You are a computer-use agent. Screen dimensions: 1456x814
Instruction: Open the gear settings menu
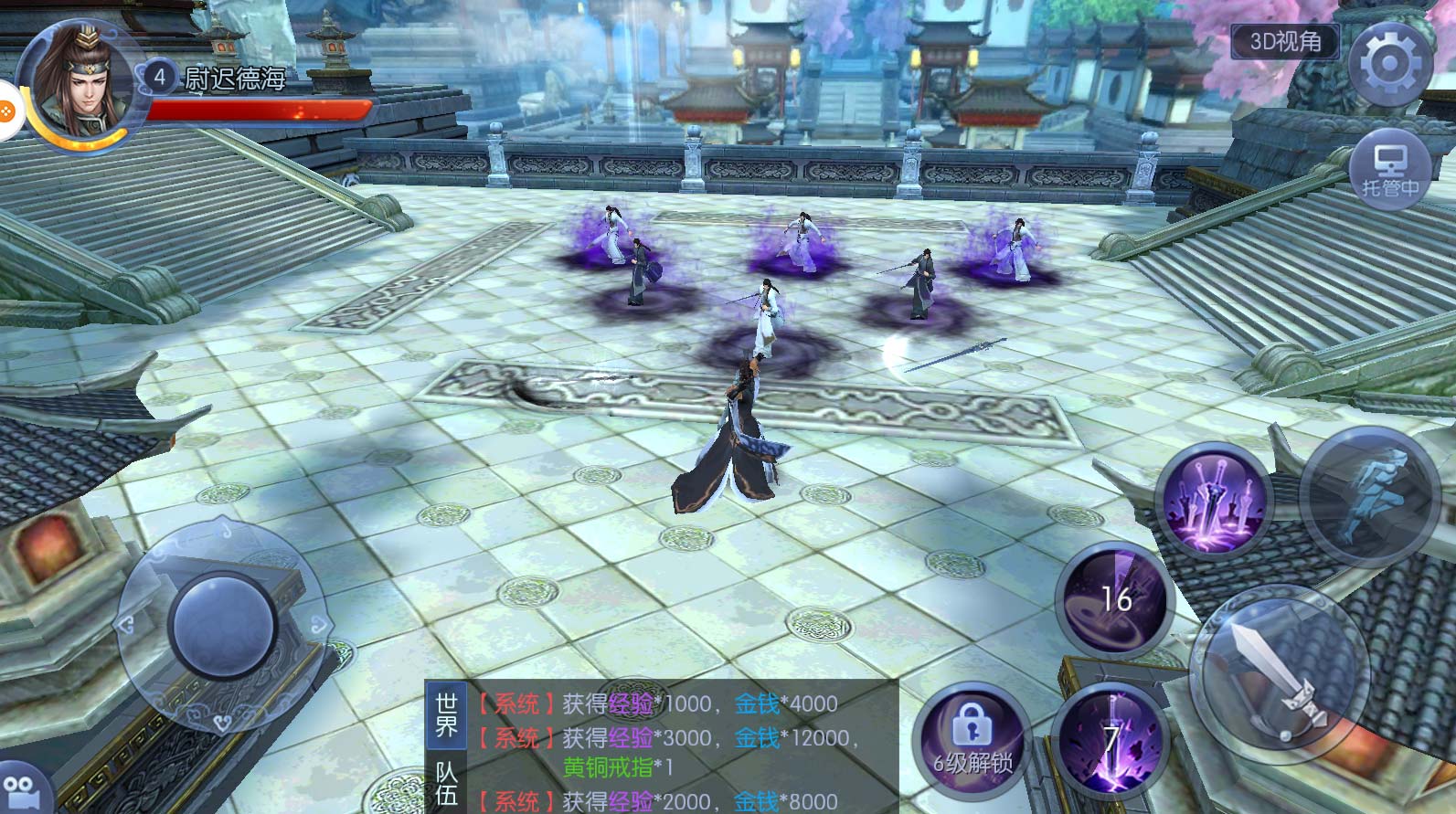coord(1388,64)
